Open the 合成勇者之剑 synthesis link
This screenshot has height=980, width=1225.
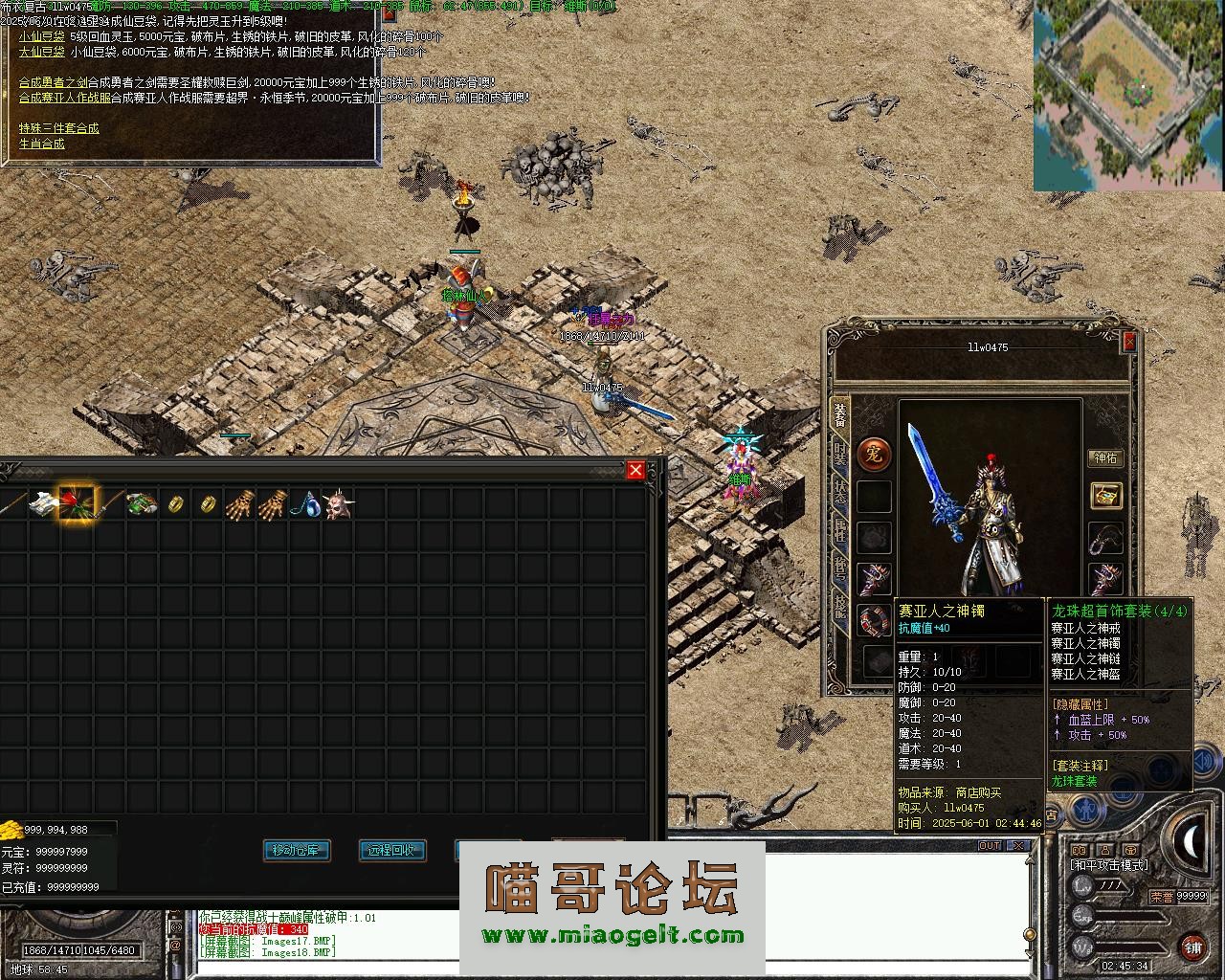(x=53, y=83)
